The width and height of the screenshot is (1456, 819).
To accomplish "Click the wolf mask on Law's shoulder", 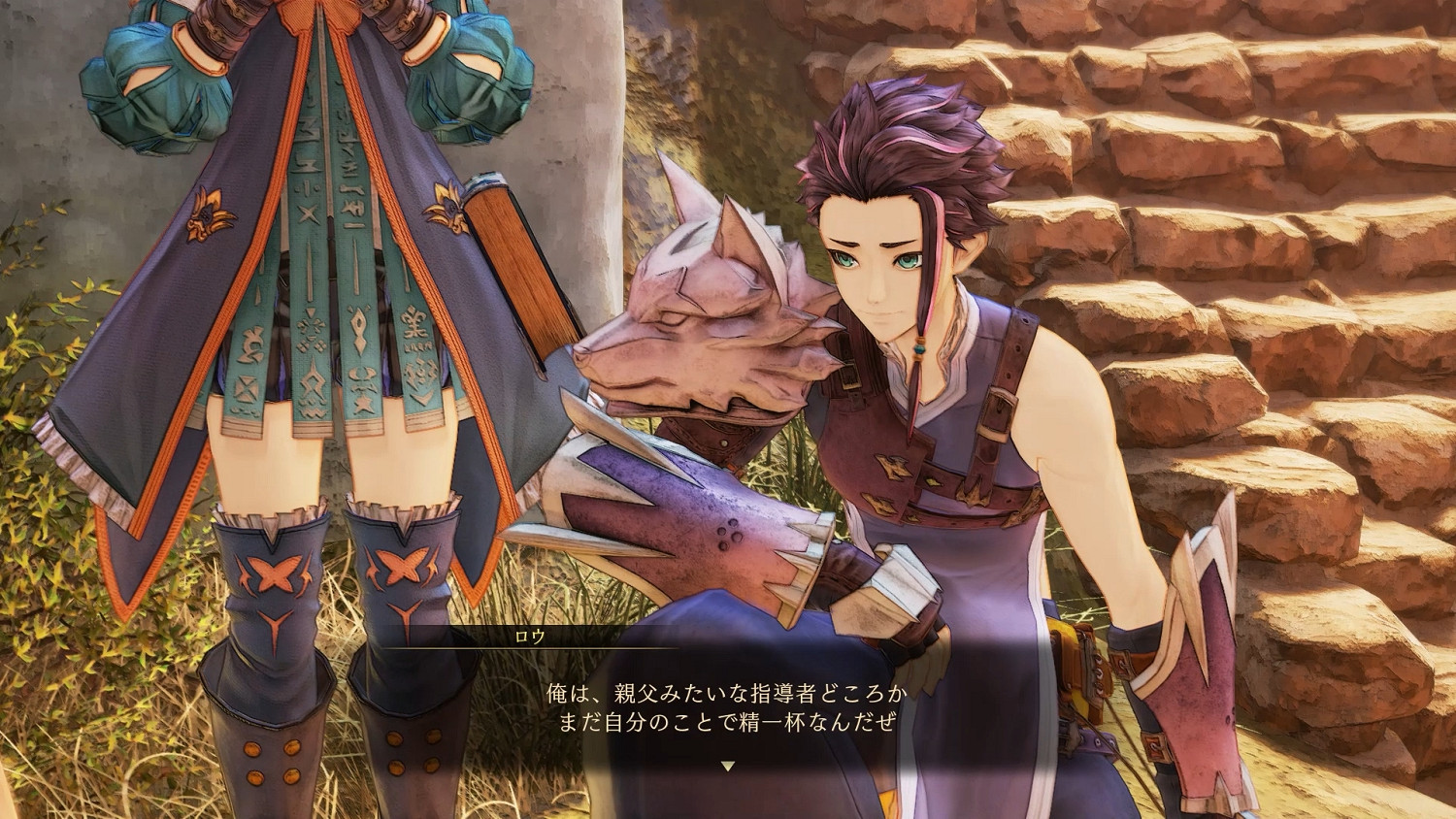I will 709,311.
